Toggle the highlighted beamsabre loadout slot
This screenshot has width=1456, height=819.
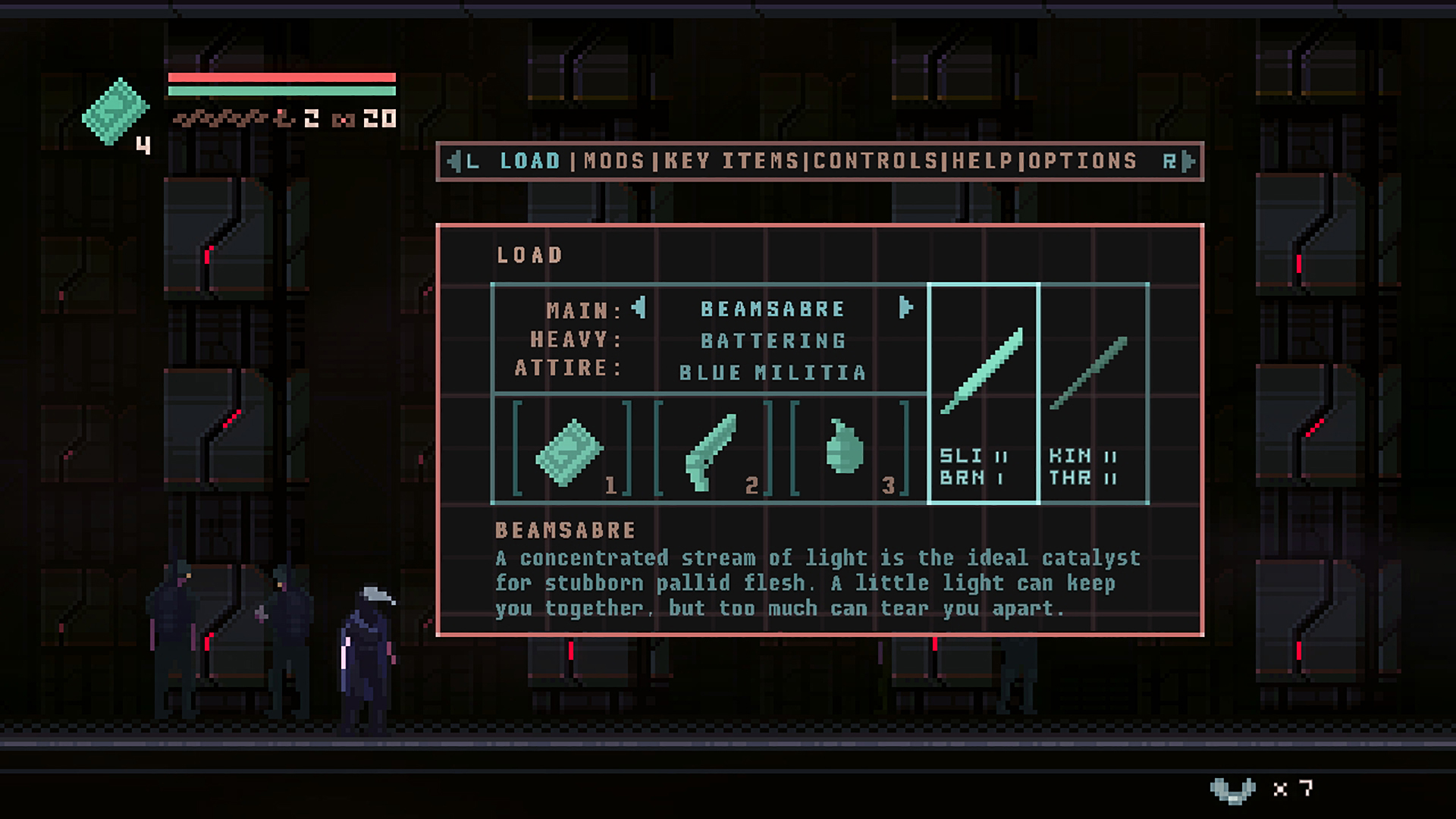coord(984,394)
